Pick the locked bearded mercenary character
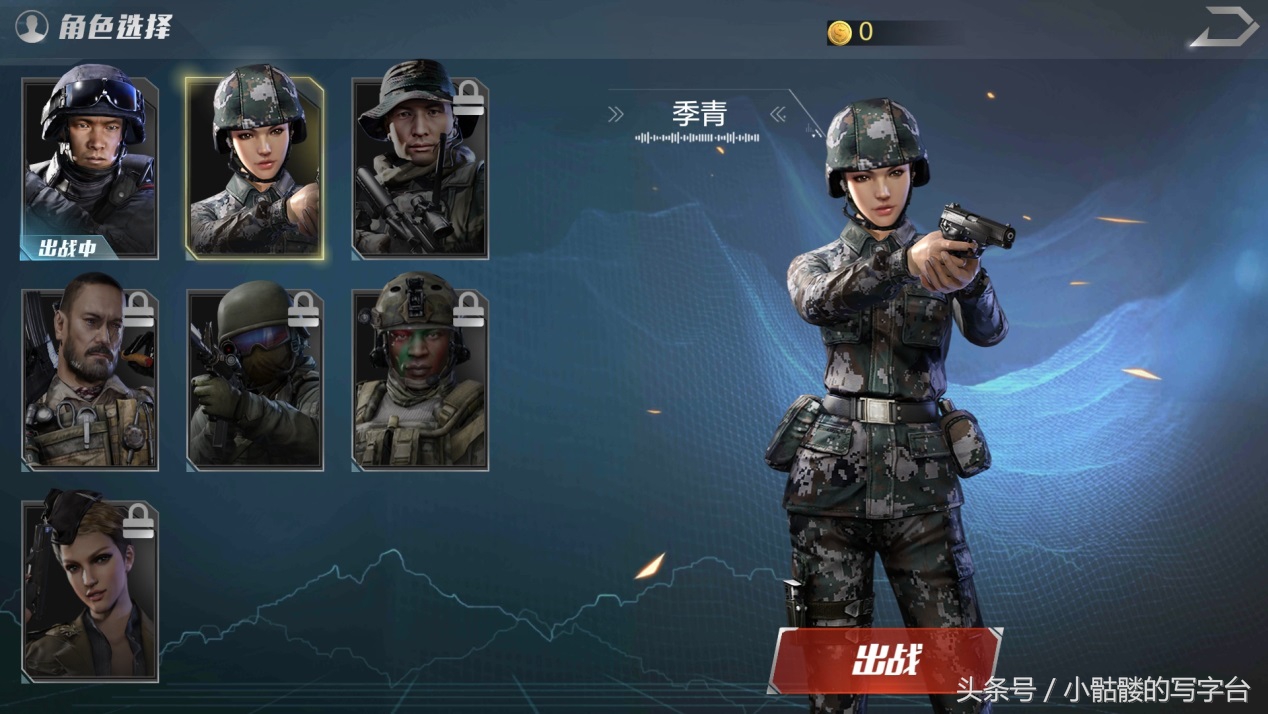 pos(90,380)
